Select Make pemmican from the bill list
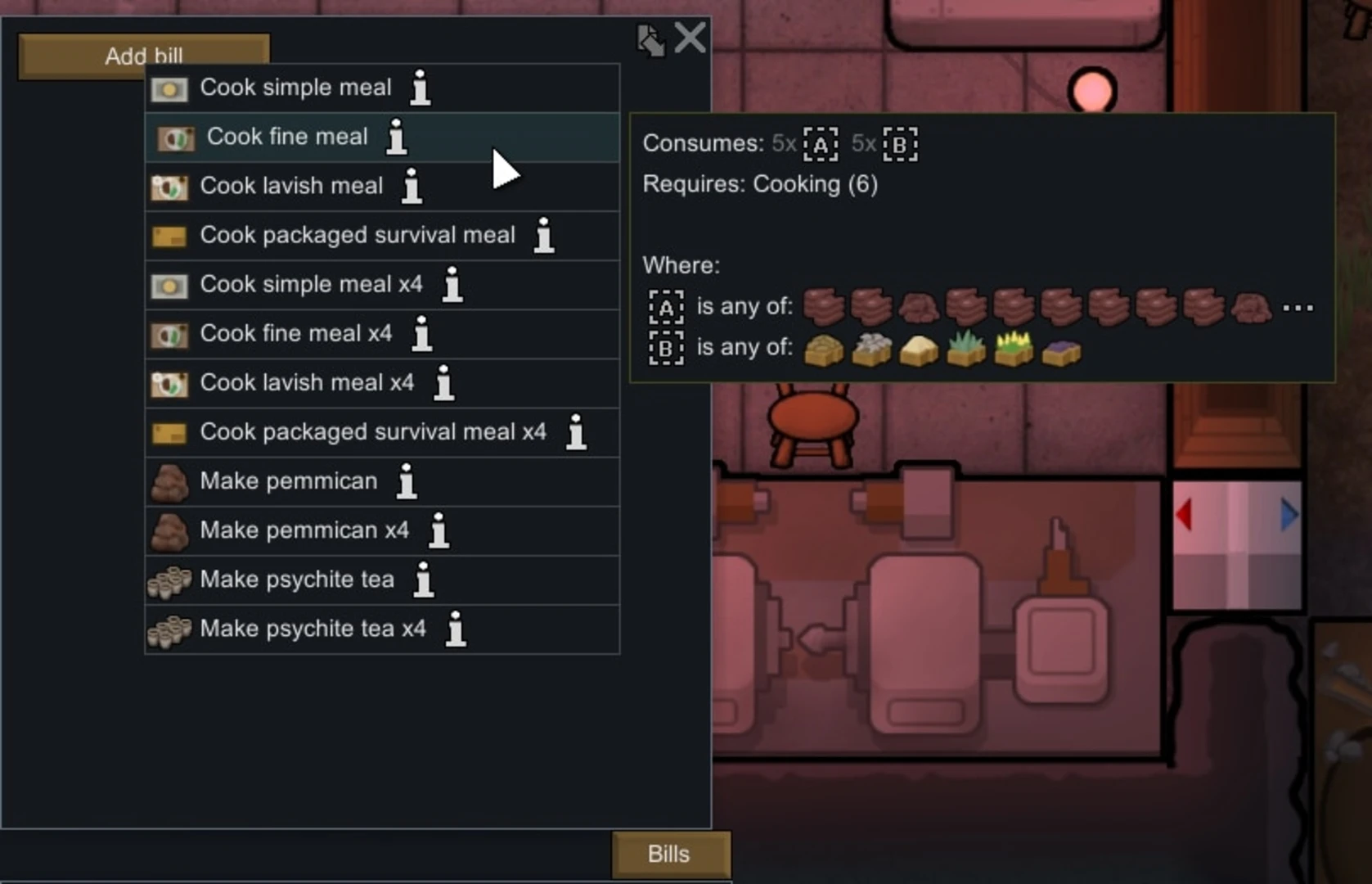1372x884 pixels. pyautogui.click(x=288, y=482)
